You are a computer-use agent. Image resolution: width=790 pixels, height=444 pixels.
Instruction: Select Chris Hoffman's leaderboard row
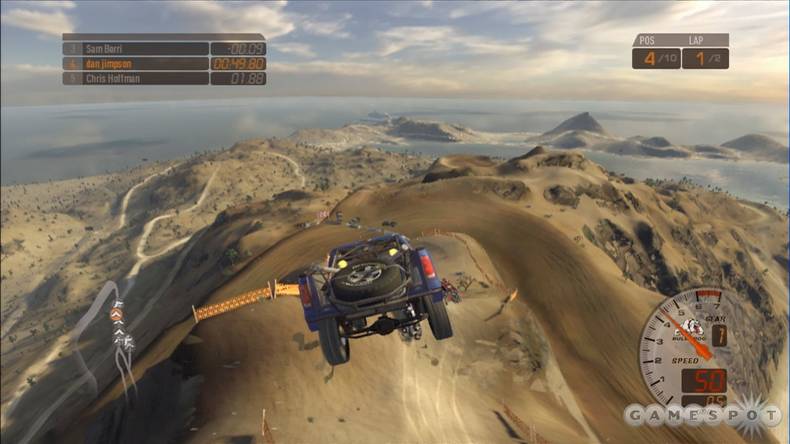coord(164,78)
